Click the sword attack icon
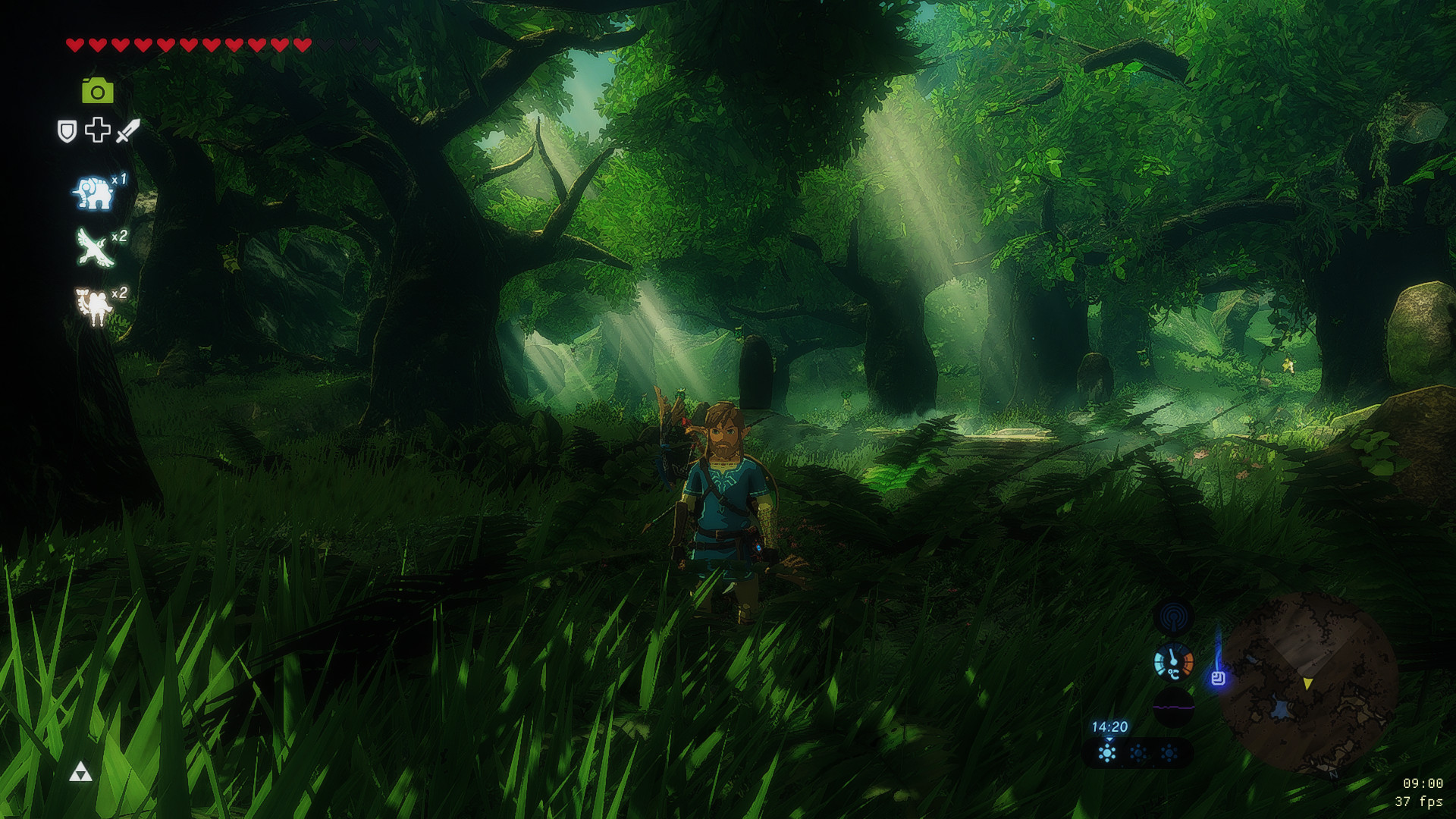This screenshot has width=1456, height=819. (x=127, y=130)
